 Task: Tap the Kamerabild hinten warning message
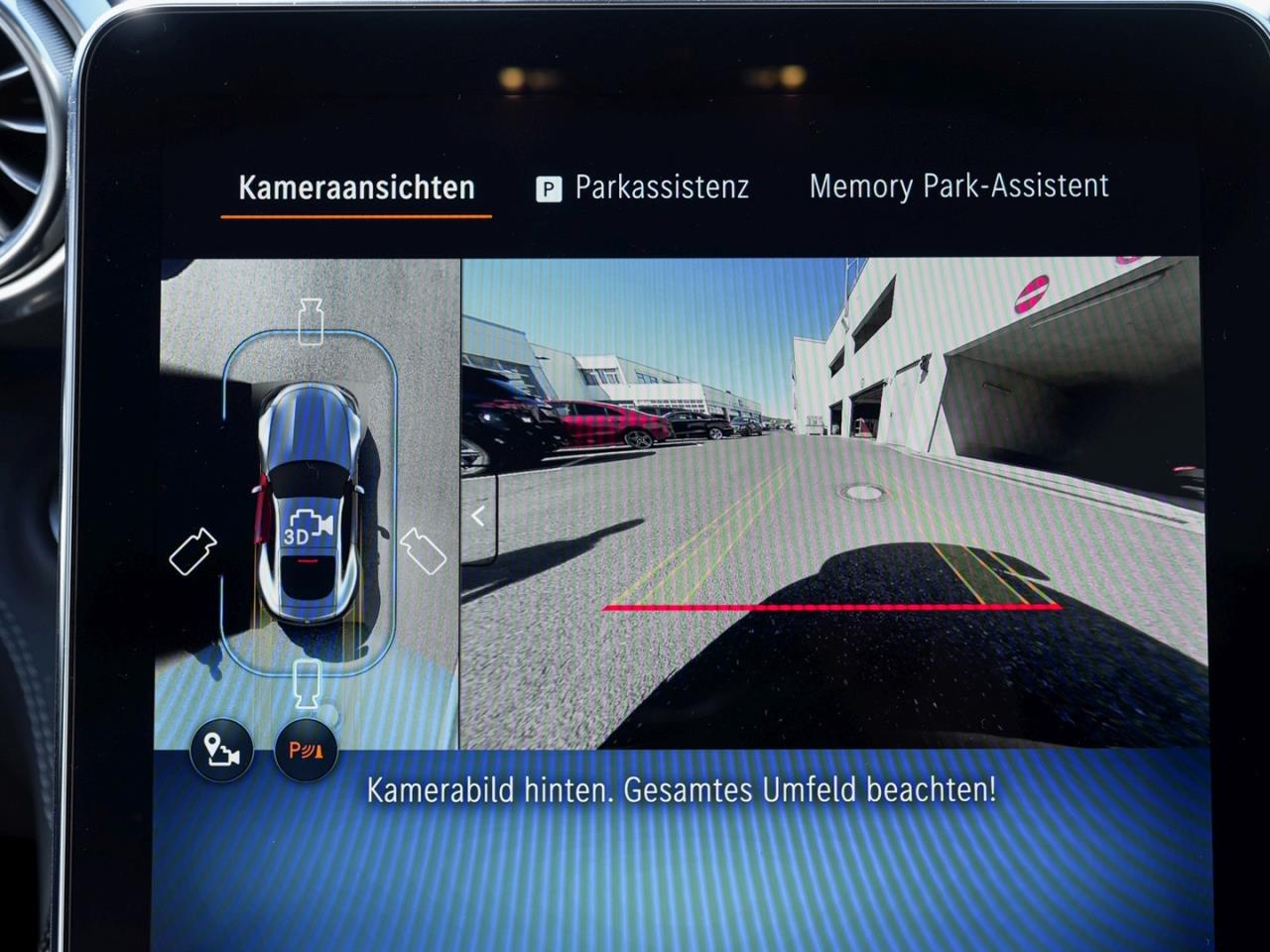coord(685,791)
